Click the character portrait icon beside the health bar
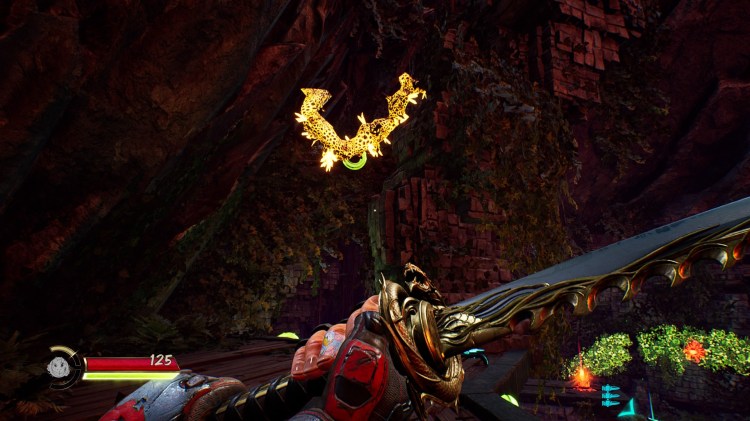 coord(60,367)
